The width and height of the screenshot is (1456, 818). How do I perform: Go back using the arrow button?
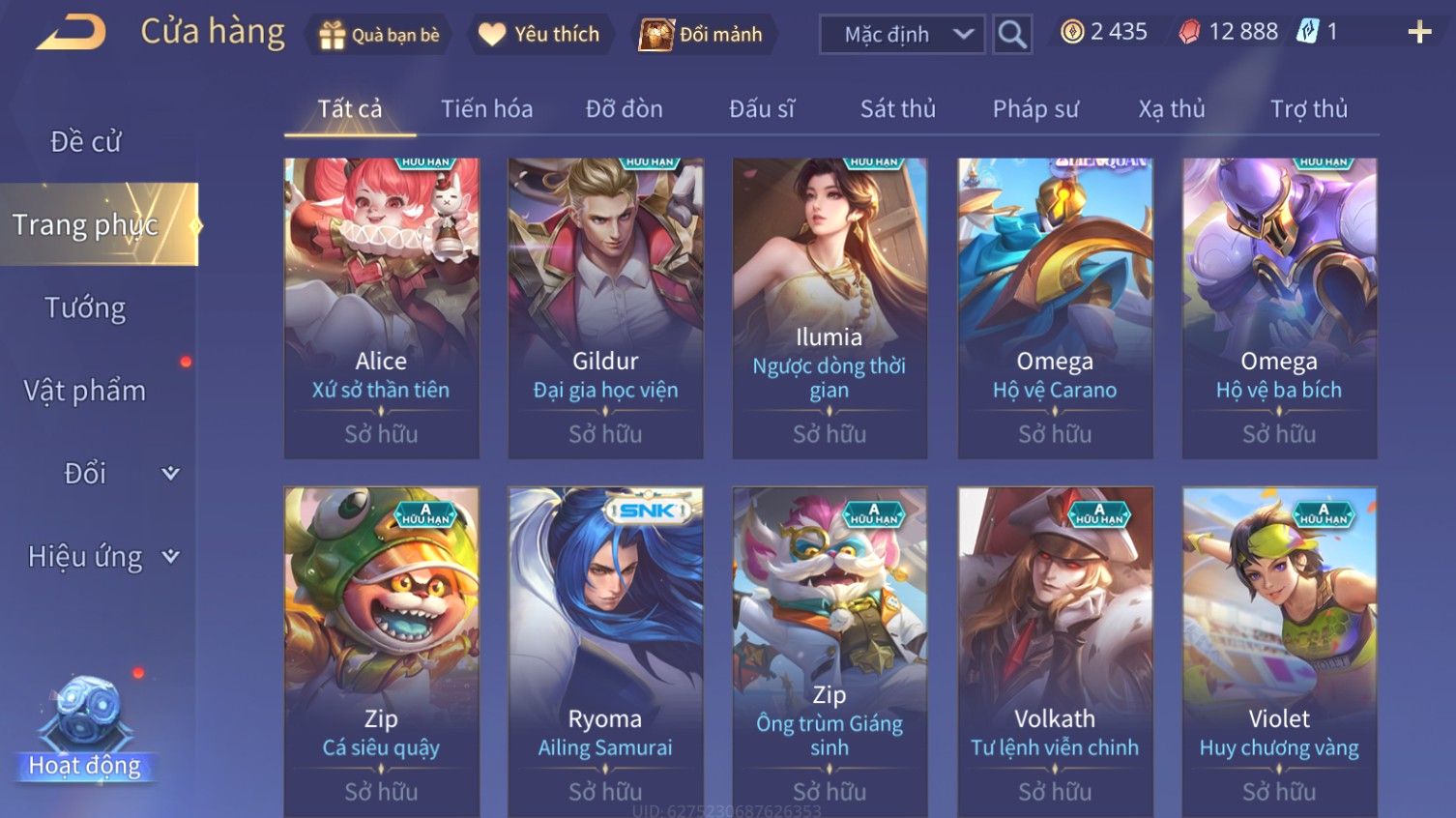(x=72, y=33)
